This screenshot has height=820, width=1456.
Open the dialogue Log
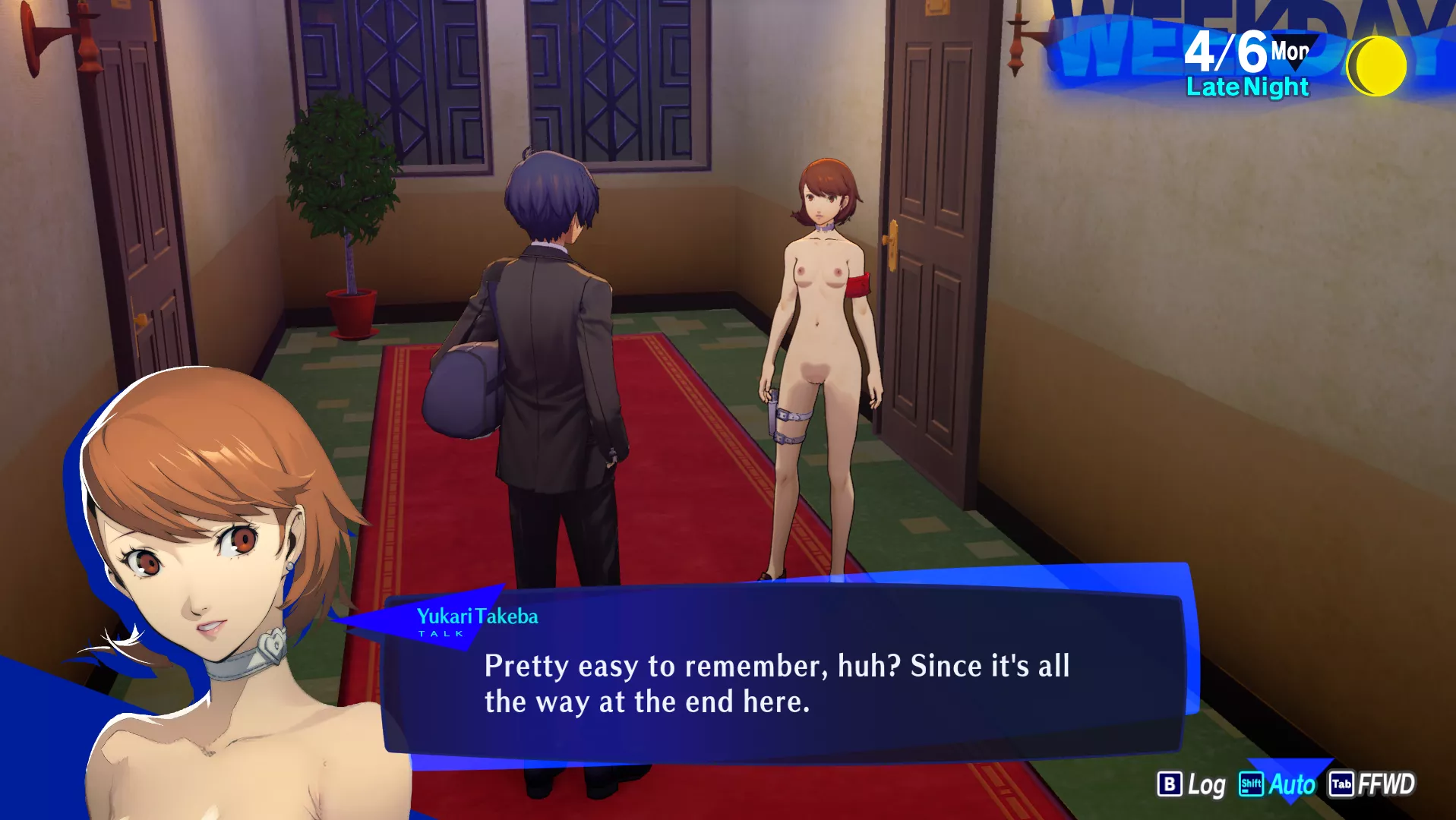(x=1191, y=784)
